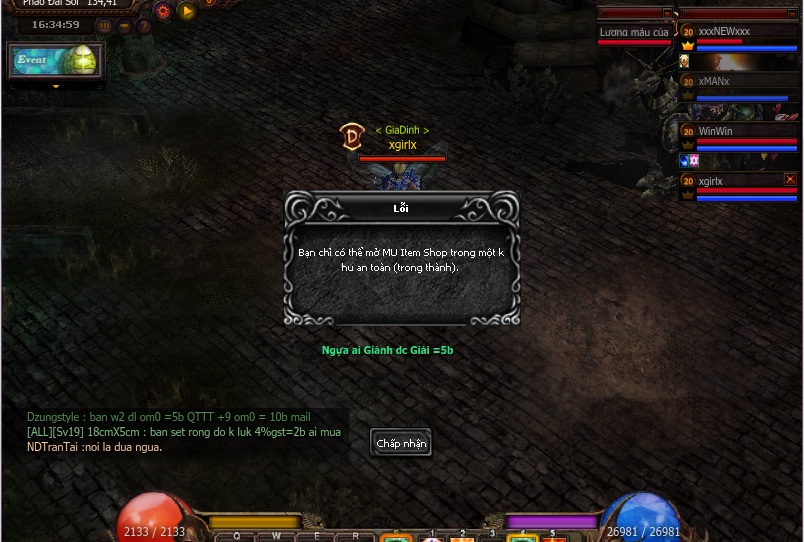Open the red gear settings icon
The width and height of the screenshot is (804, 542).
click(x=163, y=11)
